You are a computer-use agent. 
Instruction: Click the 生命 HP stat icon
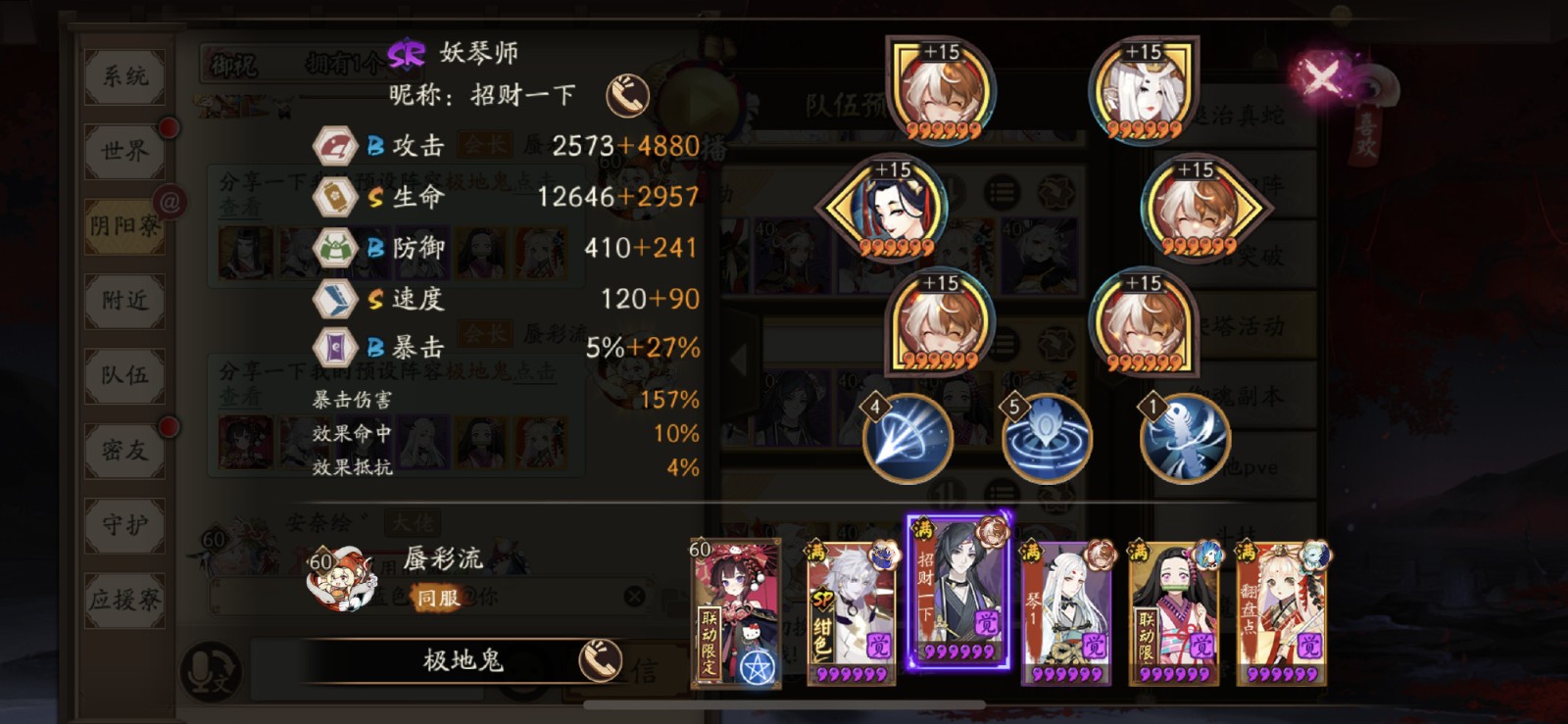pos(334,196)
